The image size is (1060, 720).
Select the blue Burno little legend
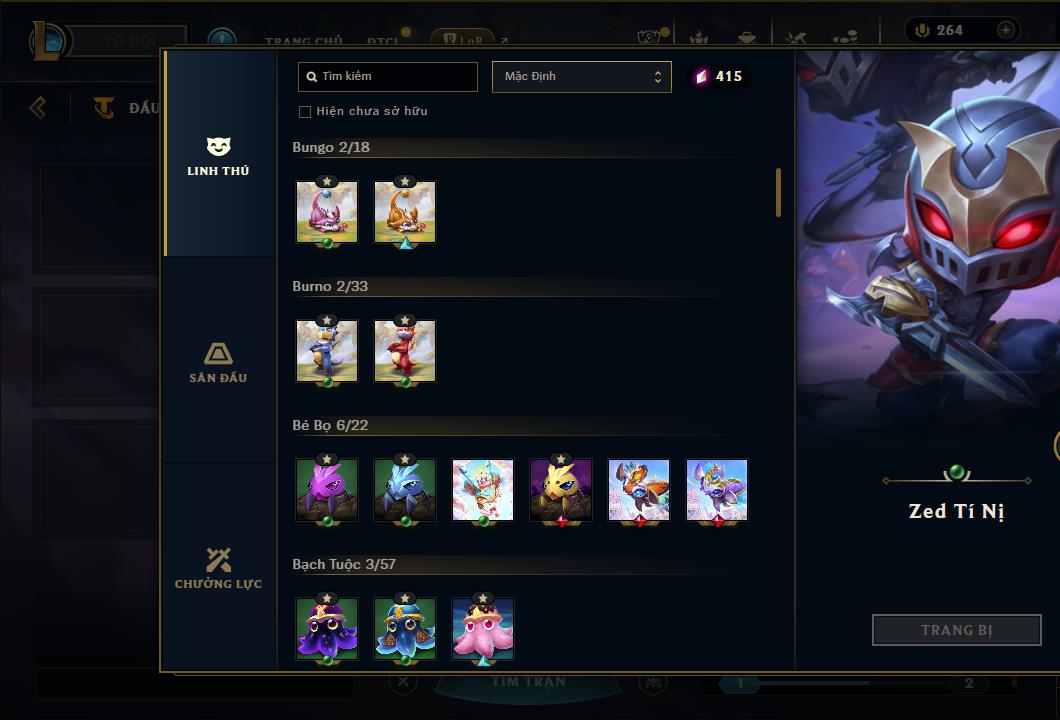point(327,351)
